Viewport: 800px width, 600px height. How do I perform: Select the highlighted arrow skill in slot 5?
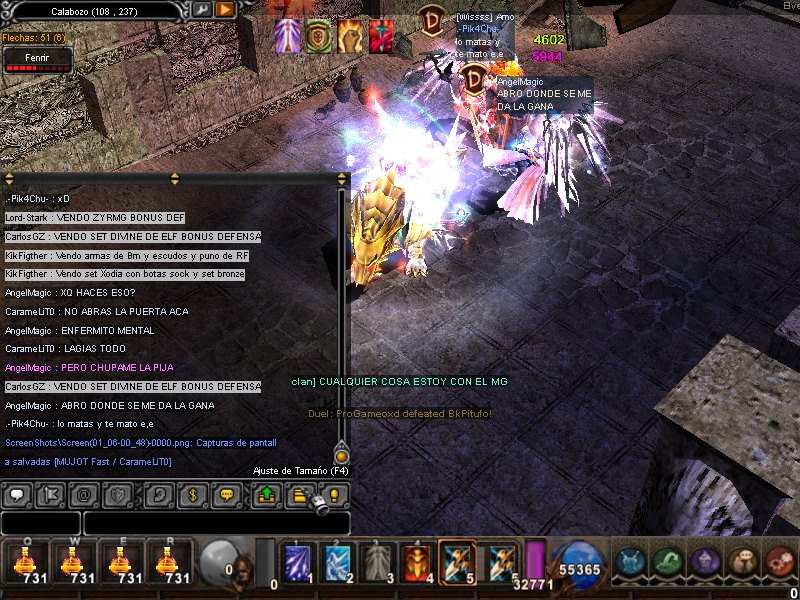pyautogui.click(x=458, y=562)
